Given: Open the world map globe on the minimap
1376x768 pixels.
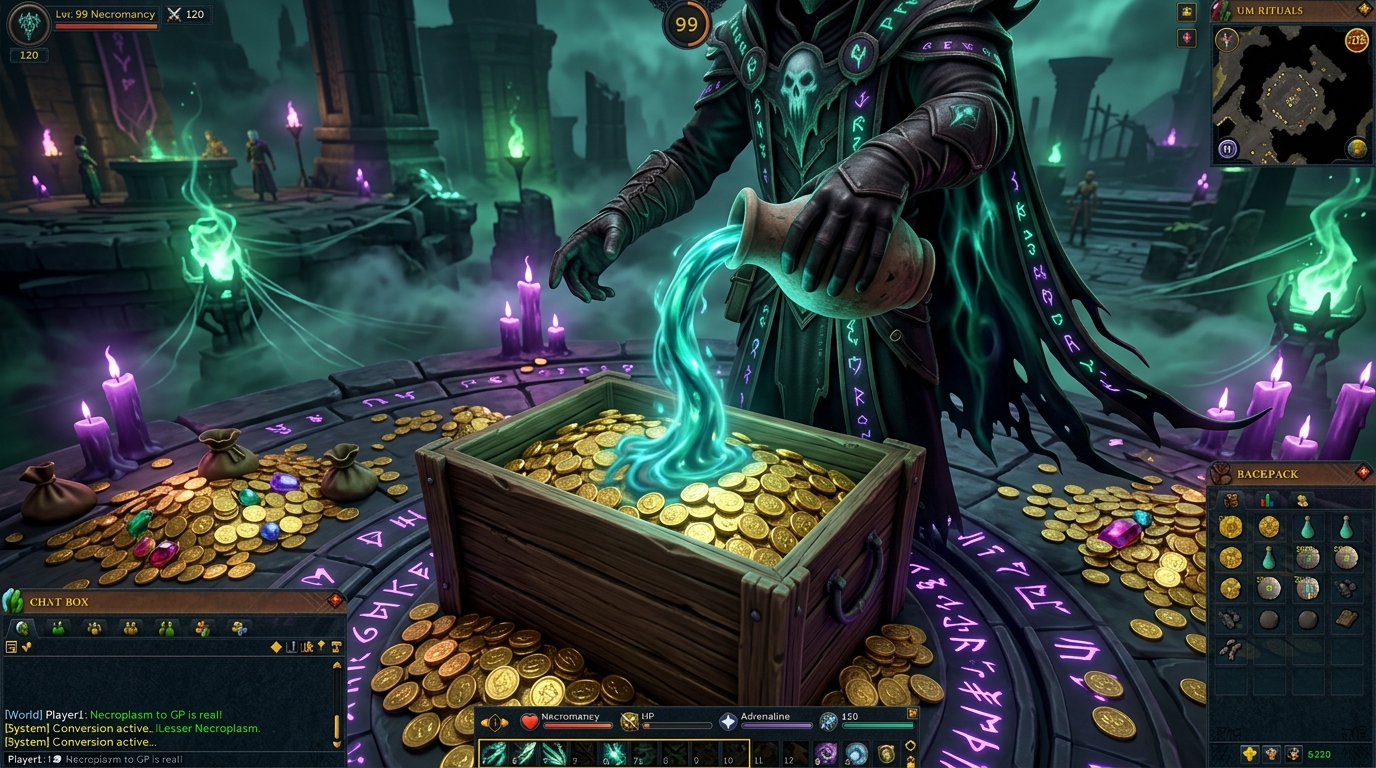Looking at the screenshot, I should [x=1356, y=147].
